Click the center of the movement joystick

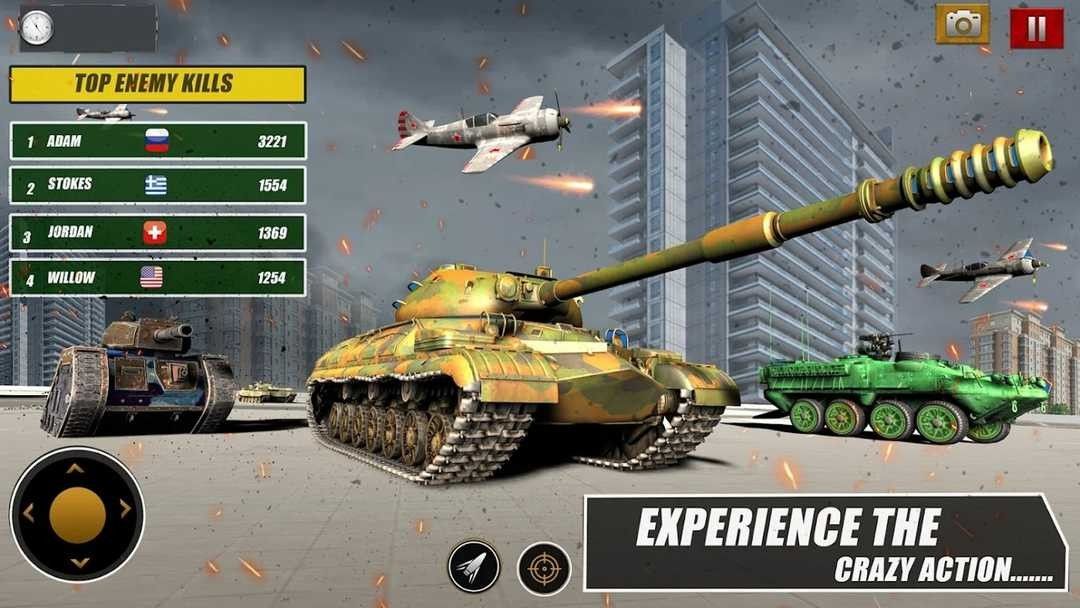click(x=77, y=514)
